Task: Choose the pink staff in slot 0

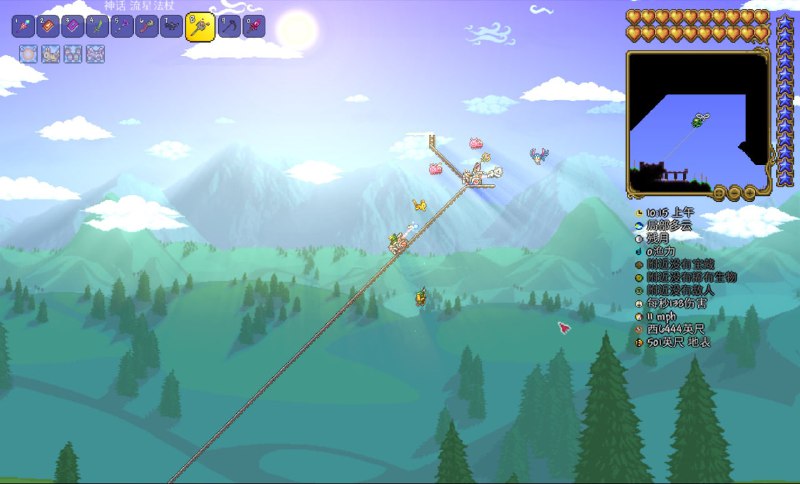Action: pyautogui.click(x=254, y=26)
